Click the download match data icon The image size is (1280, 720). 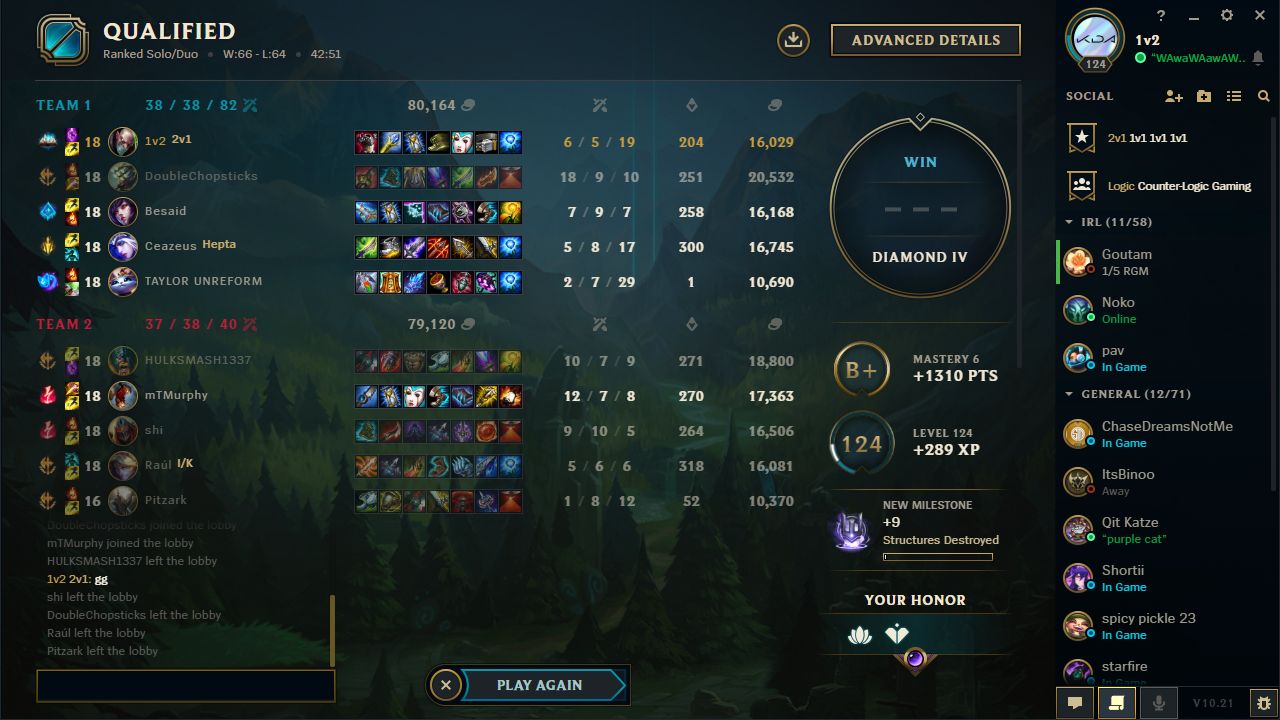coord(793,40)
